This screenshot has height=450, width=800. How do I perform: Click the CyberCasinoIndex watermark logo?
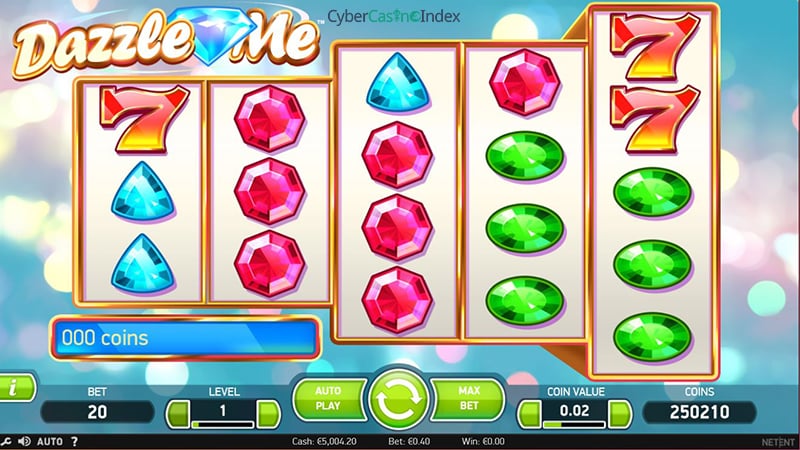click(x=392, y=18)
